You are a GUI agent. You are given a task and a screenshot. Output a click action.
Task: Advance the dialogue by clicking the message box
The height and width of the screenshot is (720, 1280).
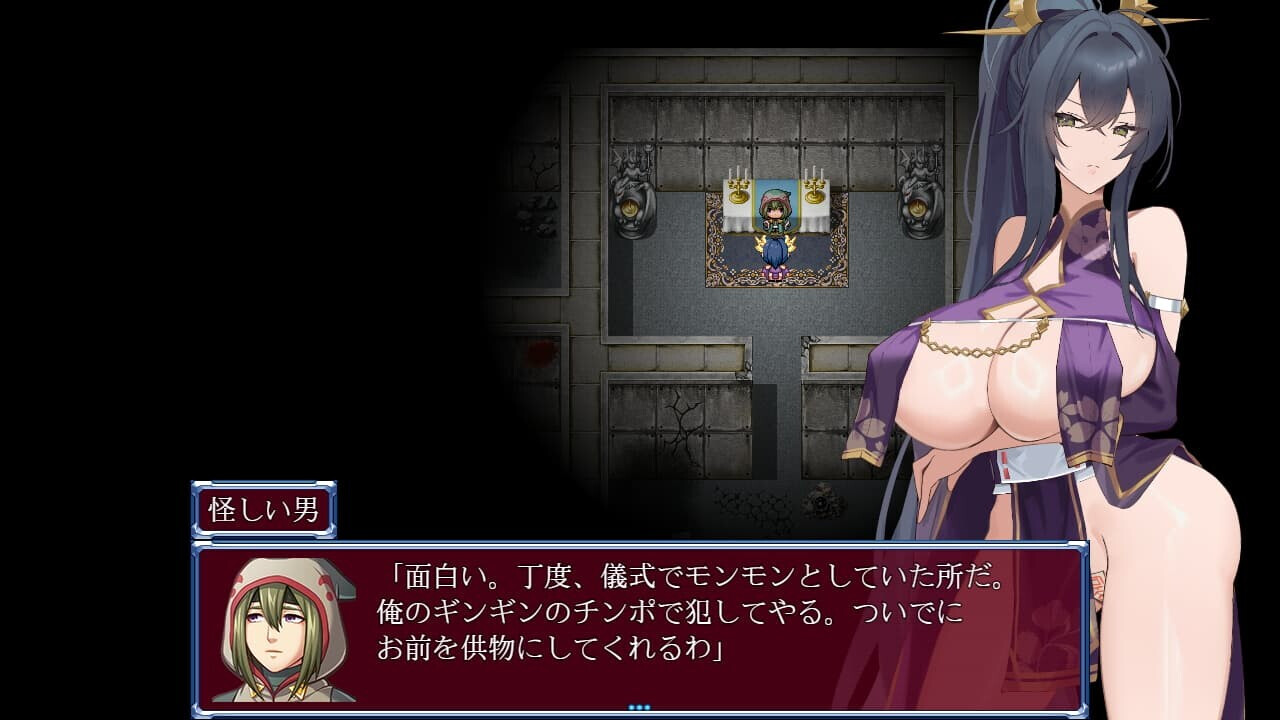(640, 627)
